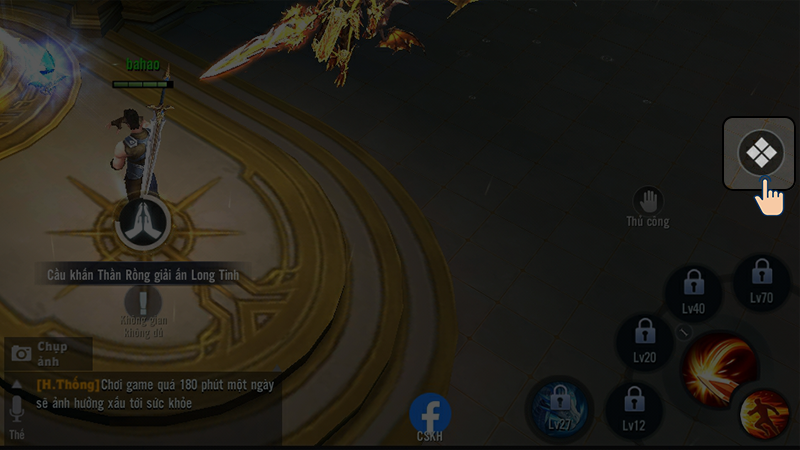This screenshot has width=800, height=450.
Task: Activate the microphone voice chat button
Action: [x=16, y=409]
